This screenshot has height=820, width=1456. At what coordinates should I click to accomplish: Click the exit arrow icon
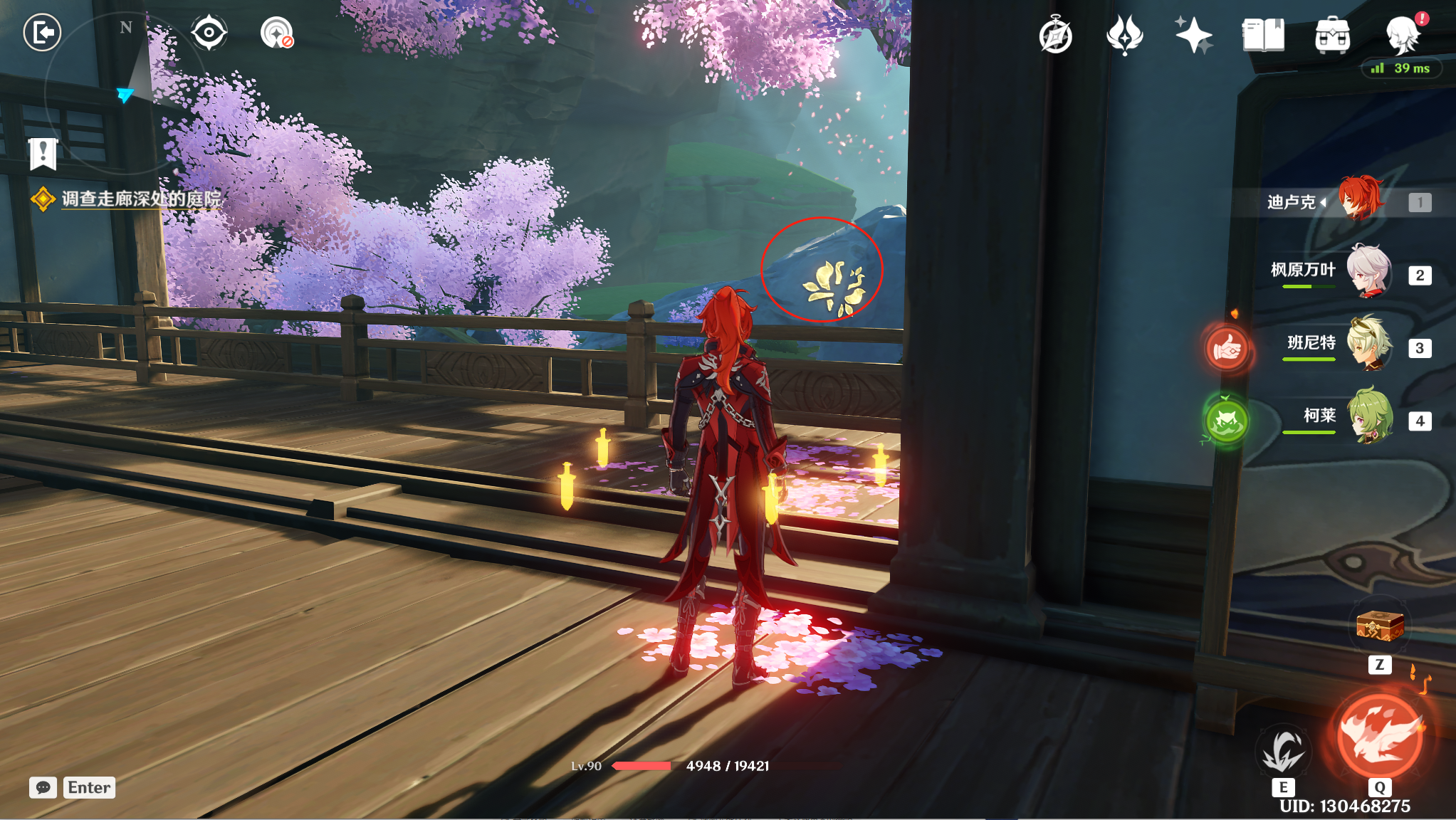42,33
